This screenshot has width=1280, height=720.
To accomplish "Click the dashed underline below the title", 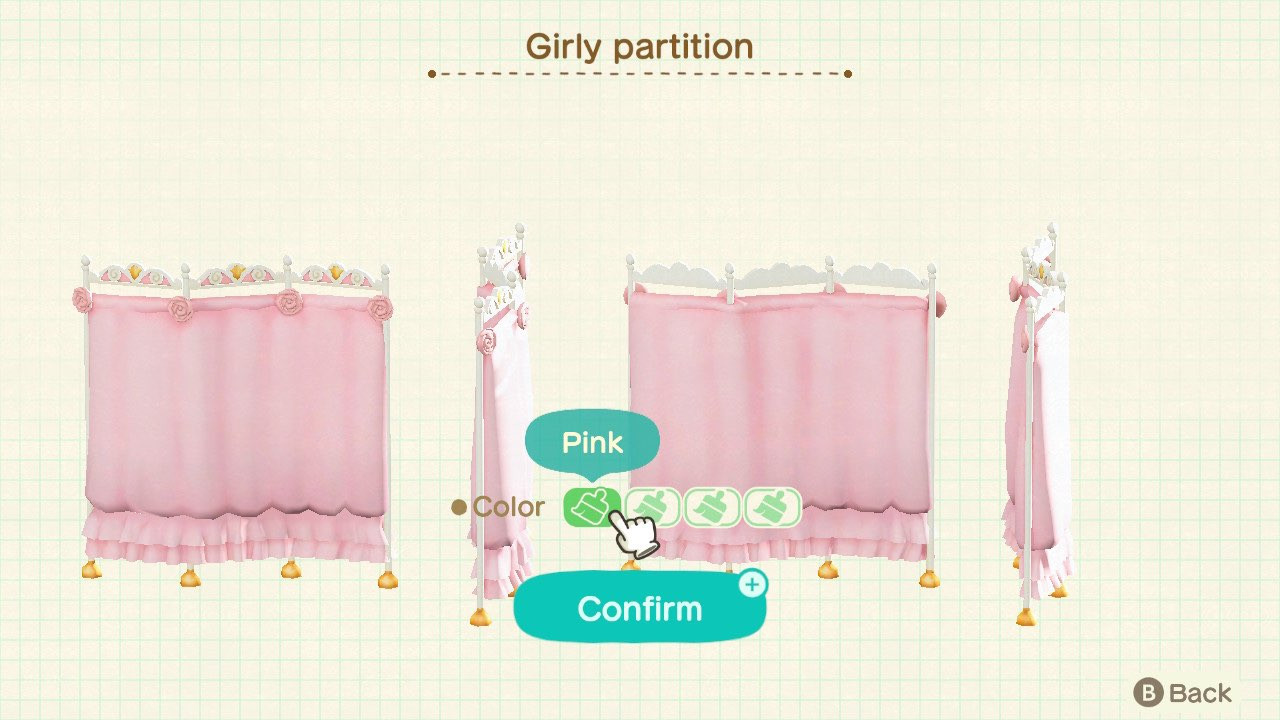I will [640, 72].
